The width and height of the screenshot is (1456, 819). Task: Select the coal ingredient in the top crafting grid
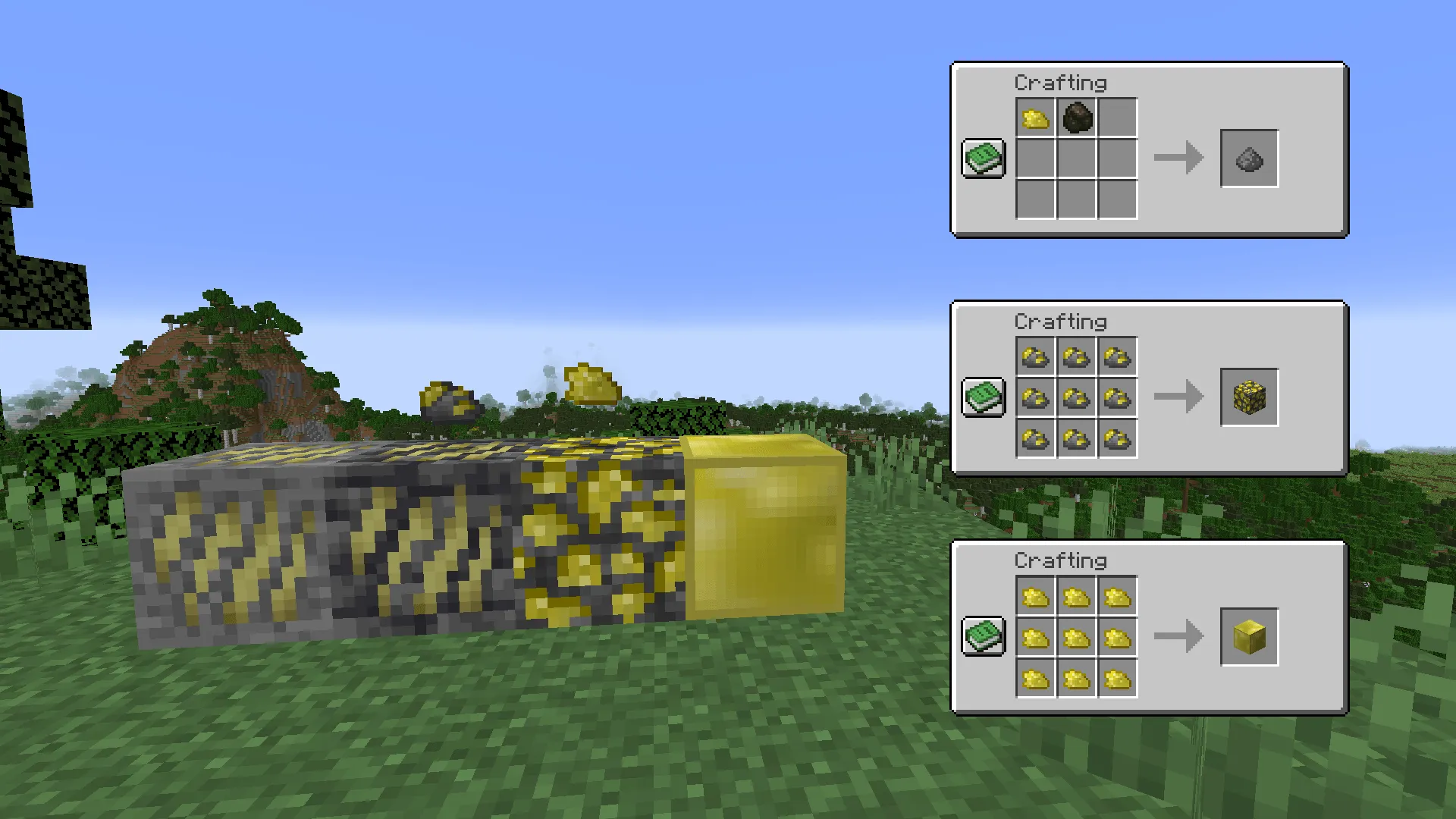point(1076,119)
